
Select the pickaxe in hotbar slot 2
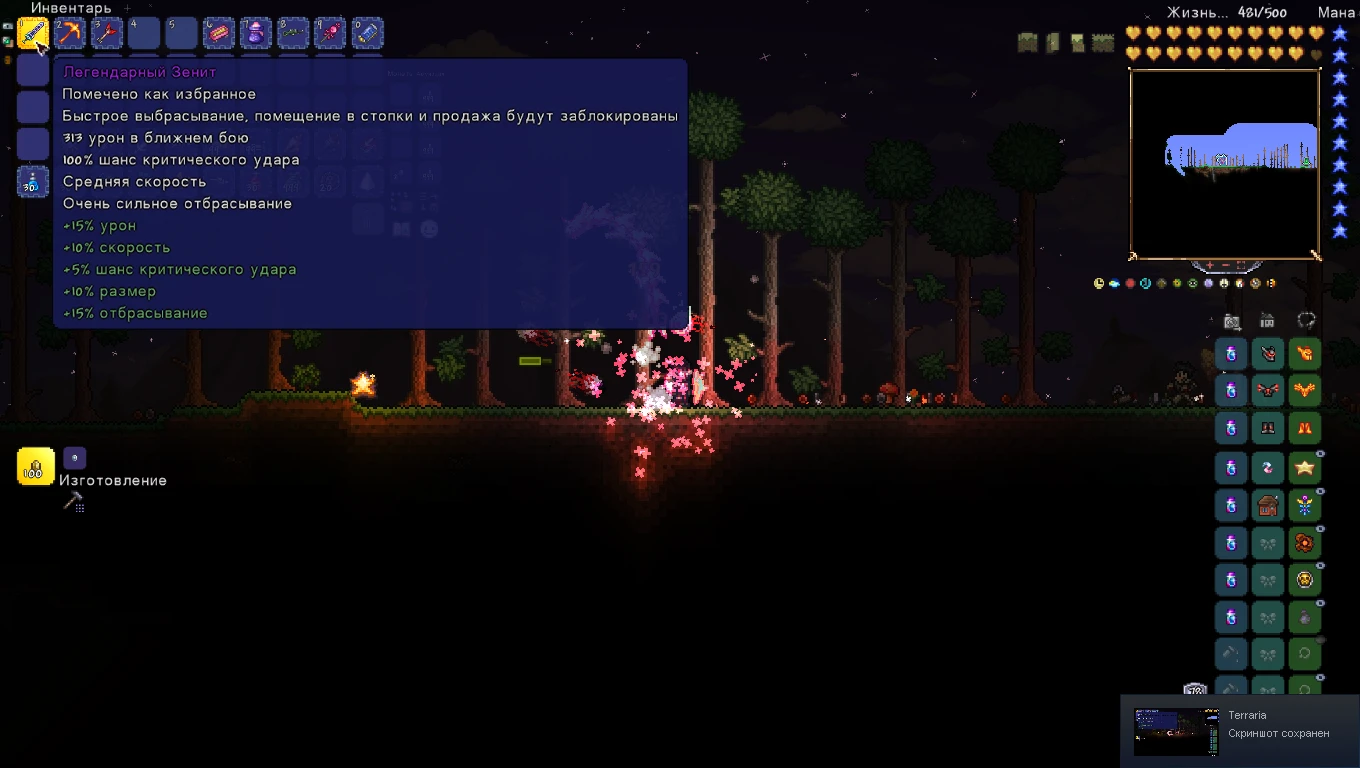[x=69, y=33]
